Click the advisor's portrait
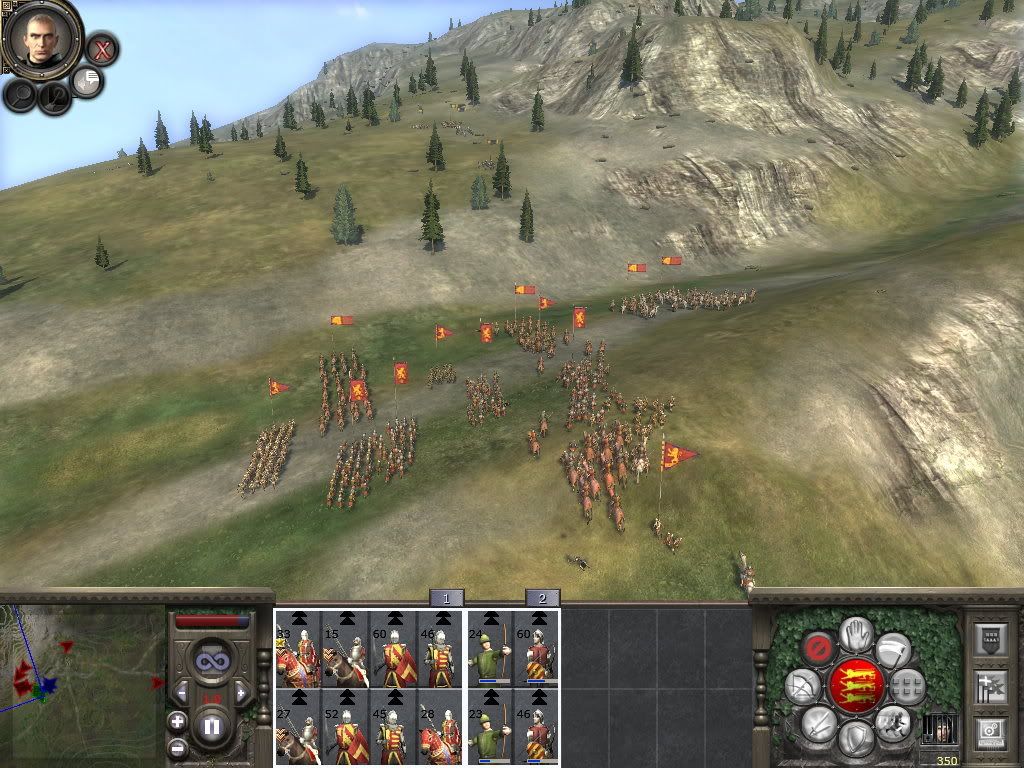The height and width of the screenshot is (768, 1024). click(x=42, y=36)
